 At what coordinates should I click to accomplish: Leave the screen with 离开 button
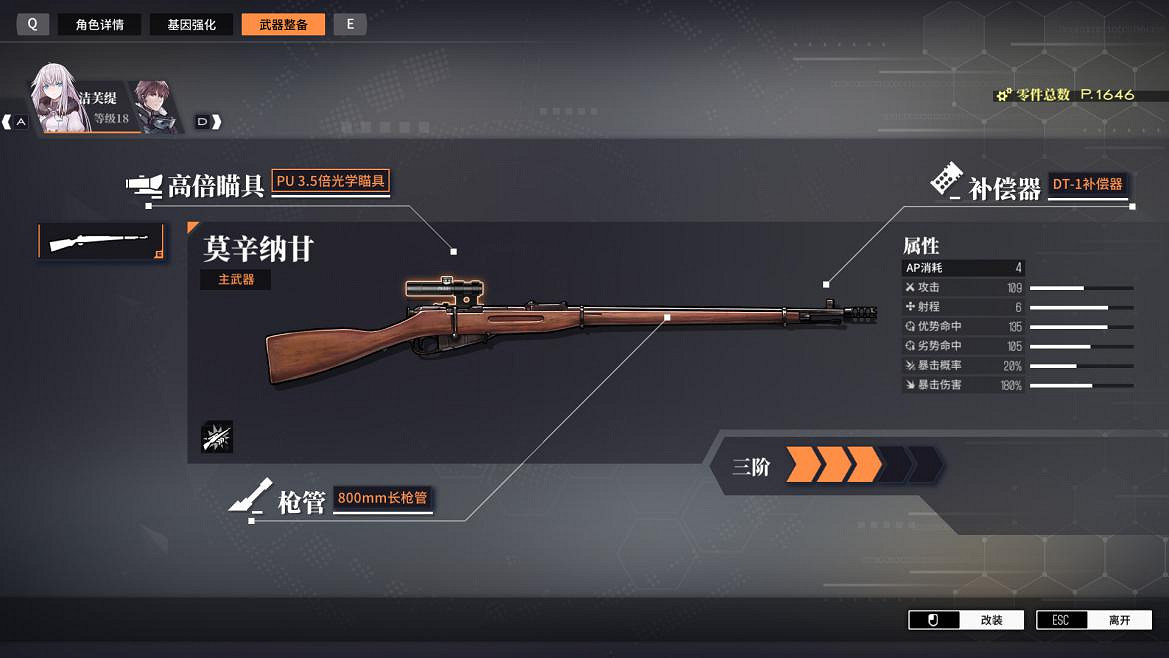[x=1094, y=620]
